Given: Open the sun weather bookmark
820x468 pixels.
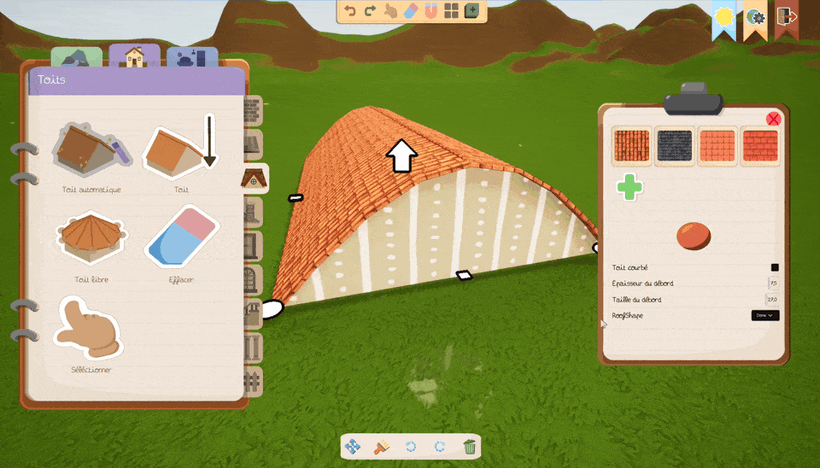Looking at the screenshot, I should (x=723, y=18).
